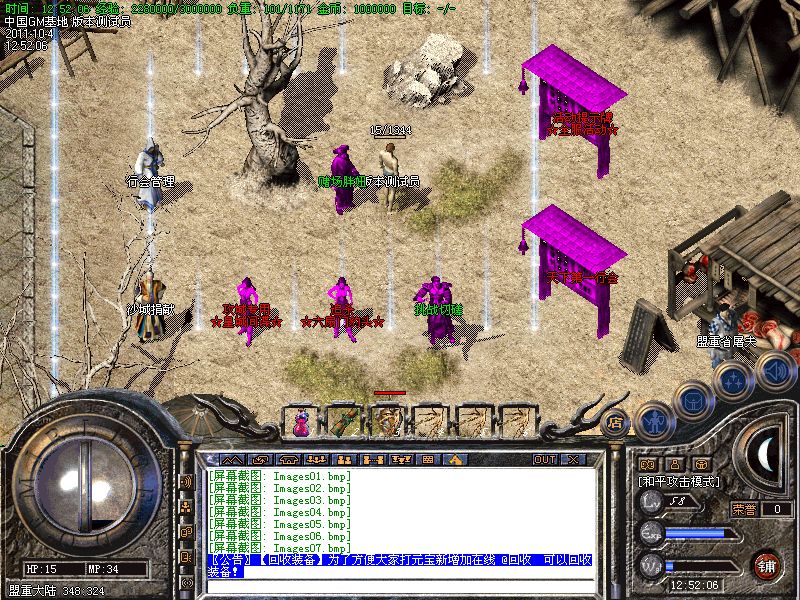The width and height of the screenshot is (800, 600).
Task: Toggle sound with the speaker button
Action: 773,372
